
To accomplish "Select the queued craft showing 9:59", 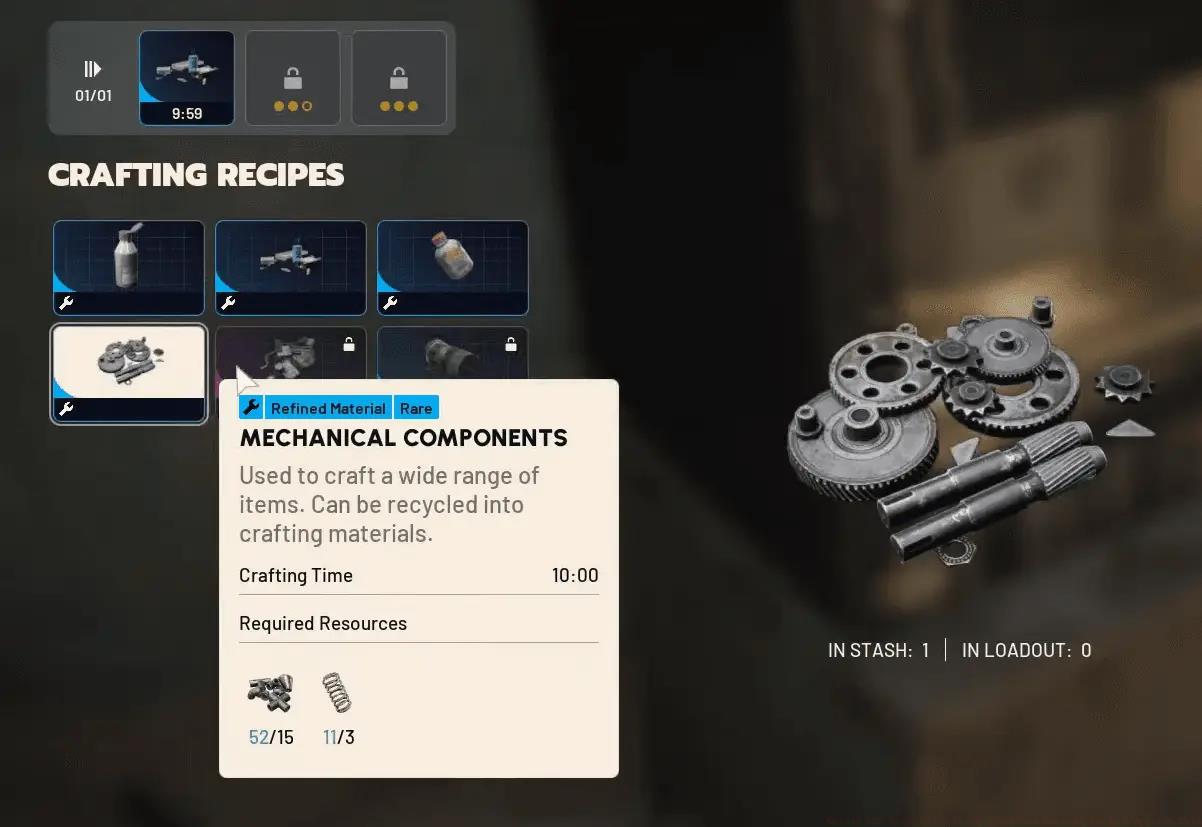I will (x=187, y=78).
